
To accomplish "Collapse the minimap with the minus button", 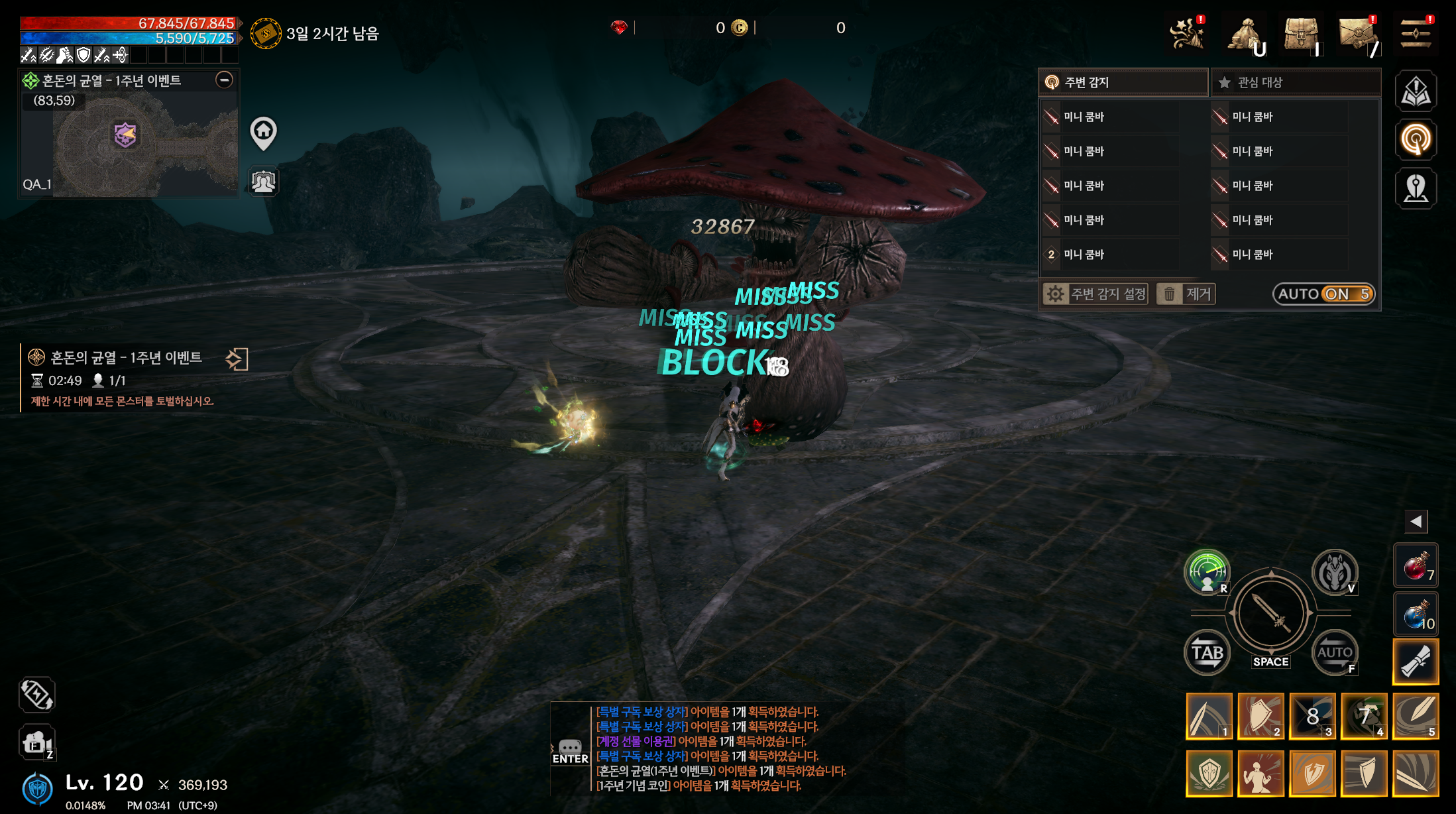I will point(225,80).
